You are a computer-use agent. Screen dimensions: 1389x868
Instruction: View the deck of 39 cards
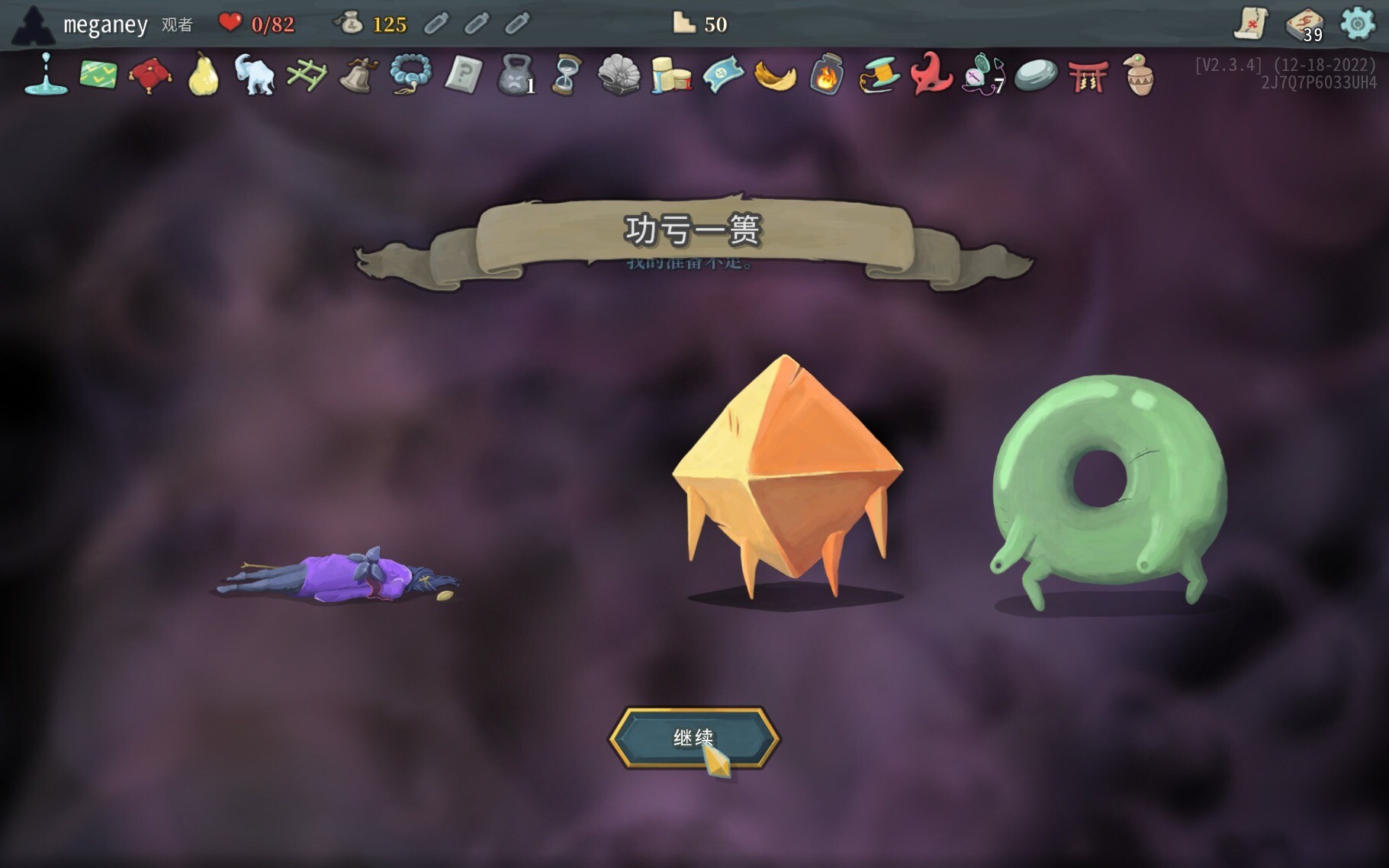point(1304,25)
